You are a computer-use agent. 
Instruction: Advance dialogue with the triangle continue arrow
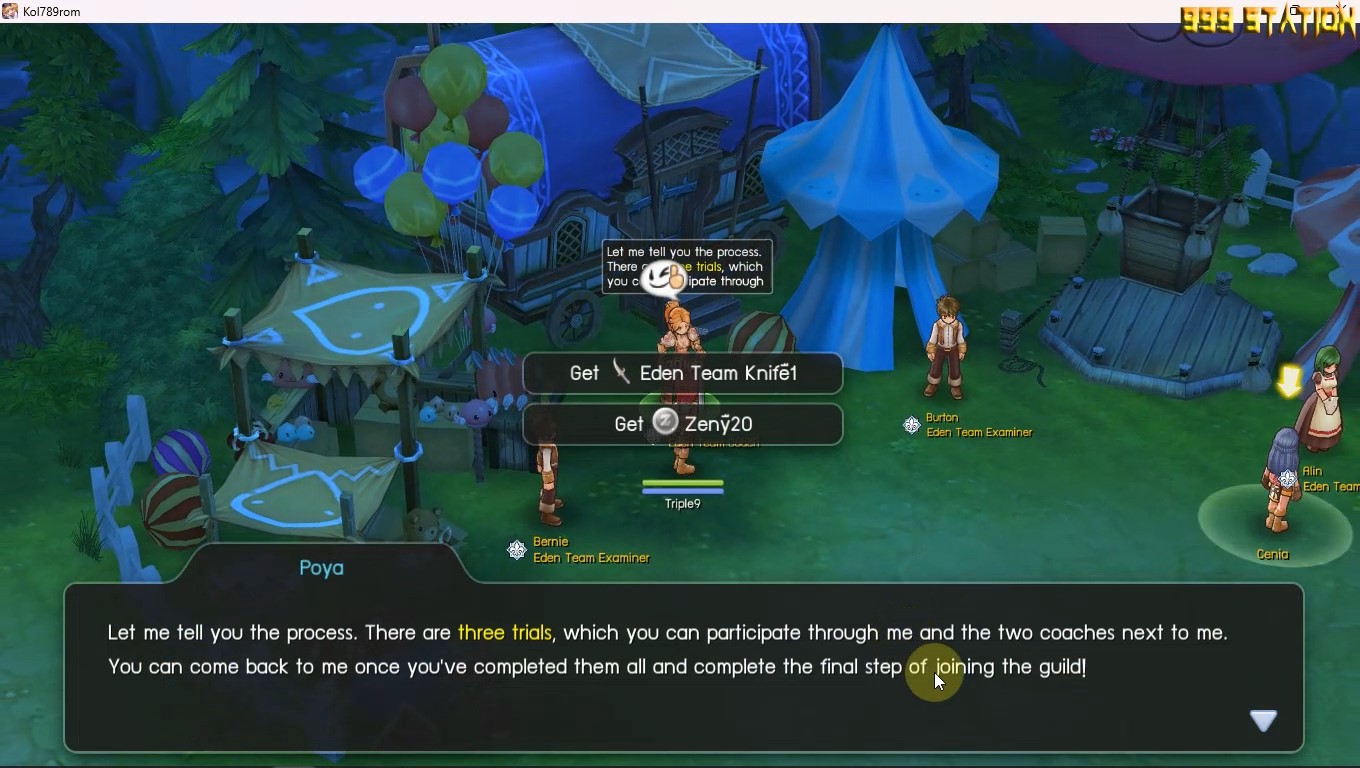click(1263, 720)
